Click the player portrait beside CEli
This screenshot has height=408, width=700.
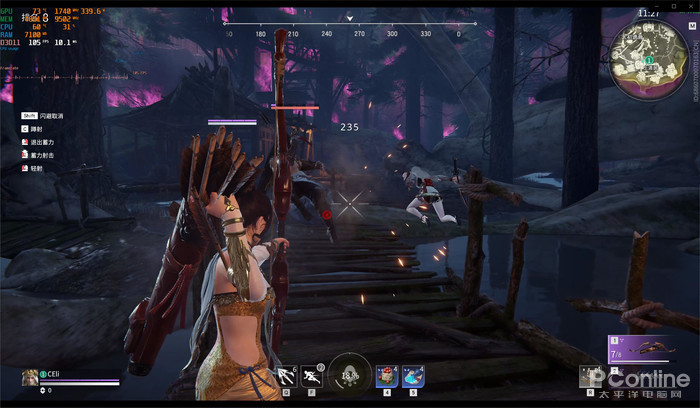coord(30,377)
